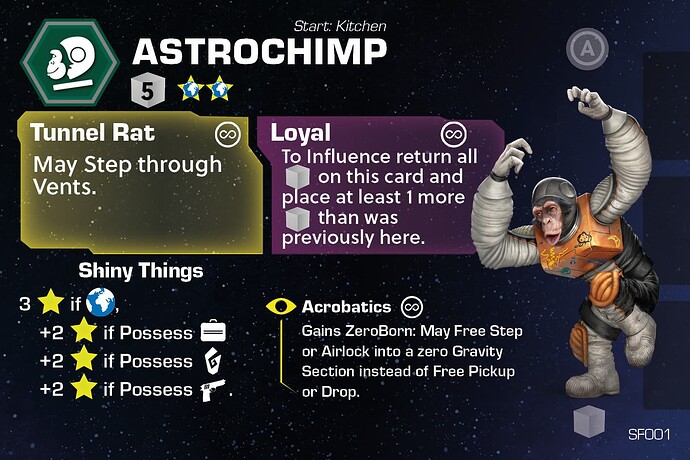Select the Loyal ability panel
This screenshot has width=690, height=460.
point(367,185)
